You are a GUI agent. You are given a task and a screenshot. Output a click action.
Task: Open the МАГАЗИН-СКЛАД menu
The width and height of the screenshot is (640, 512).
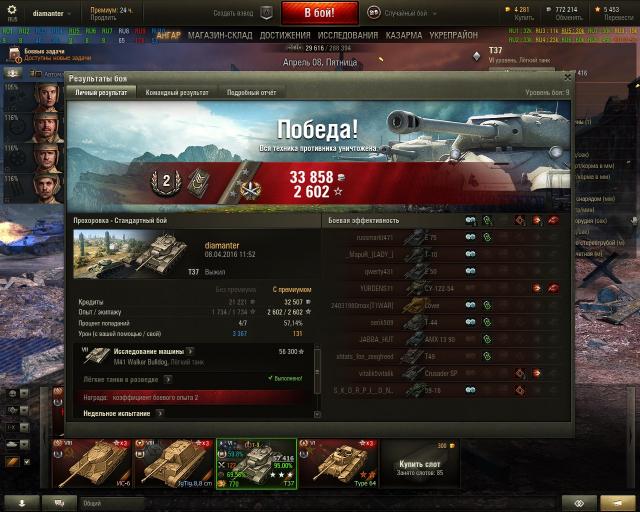(220, 35)
